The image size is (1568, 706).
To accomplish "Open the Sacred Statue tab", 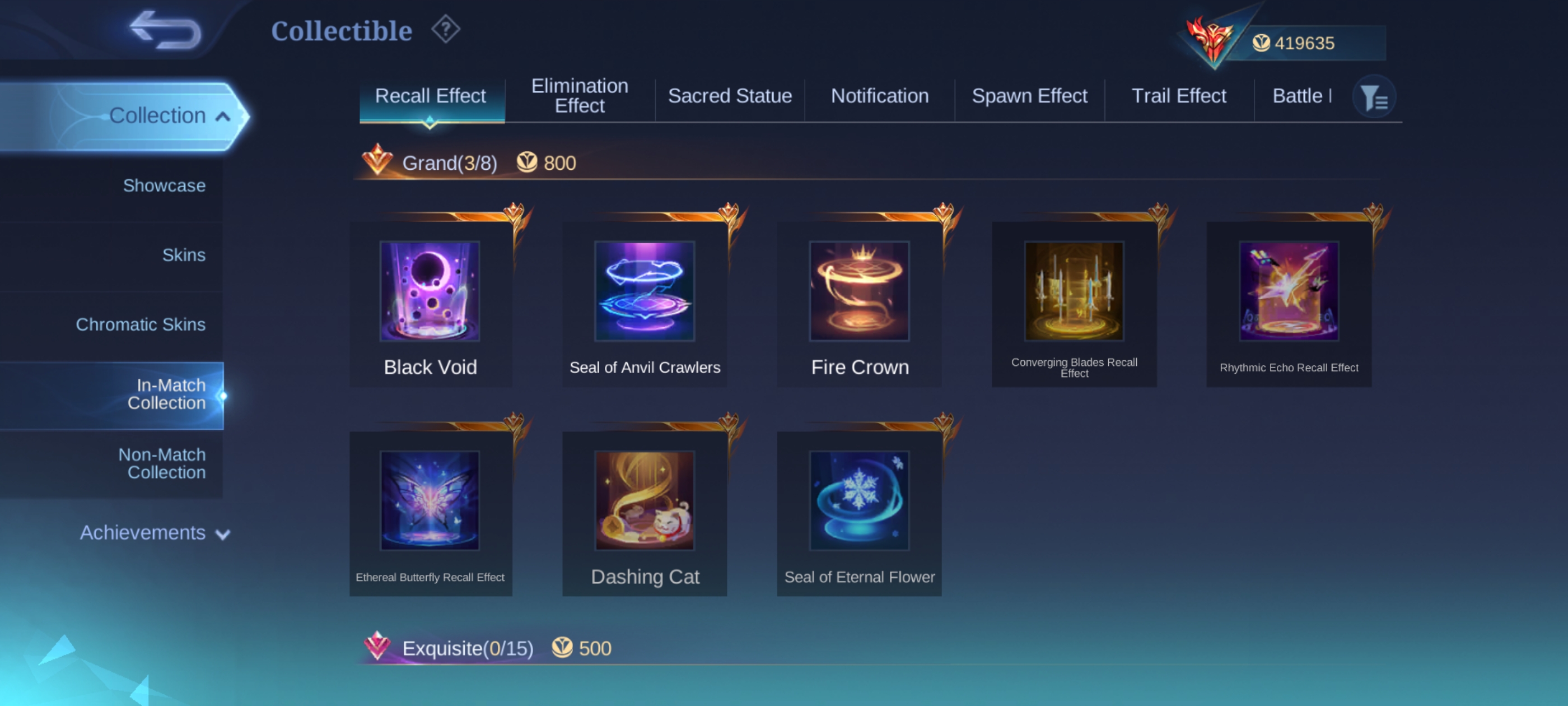I will [729, 96].
